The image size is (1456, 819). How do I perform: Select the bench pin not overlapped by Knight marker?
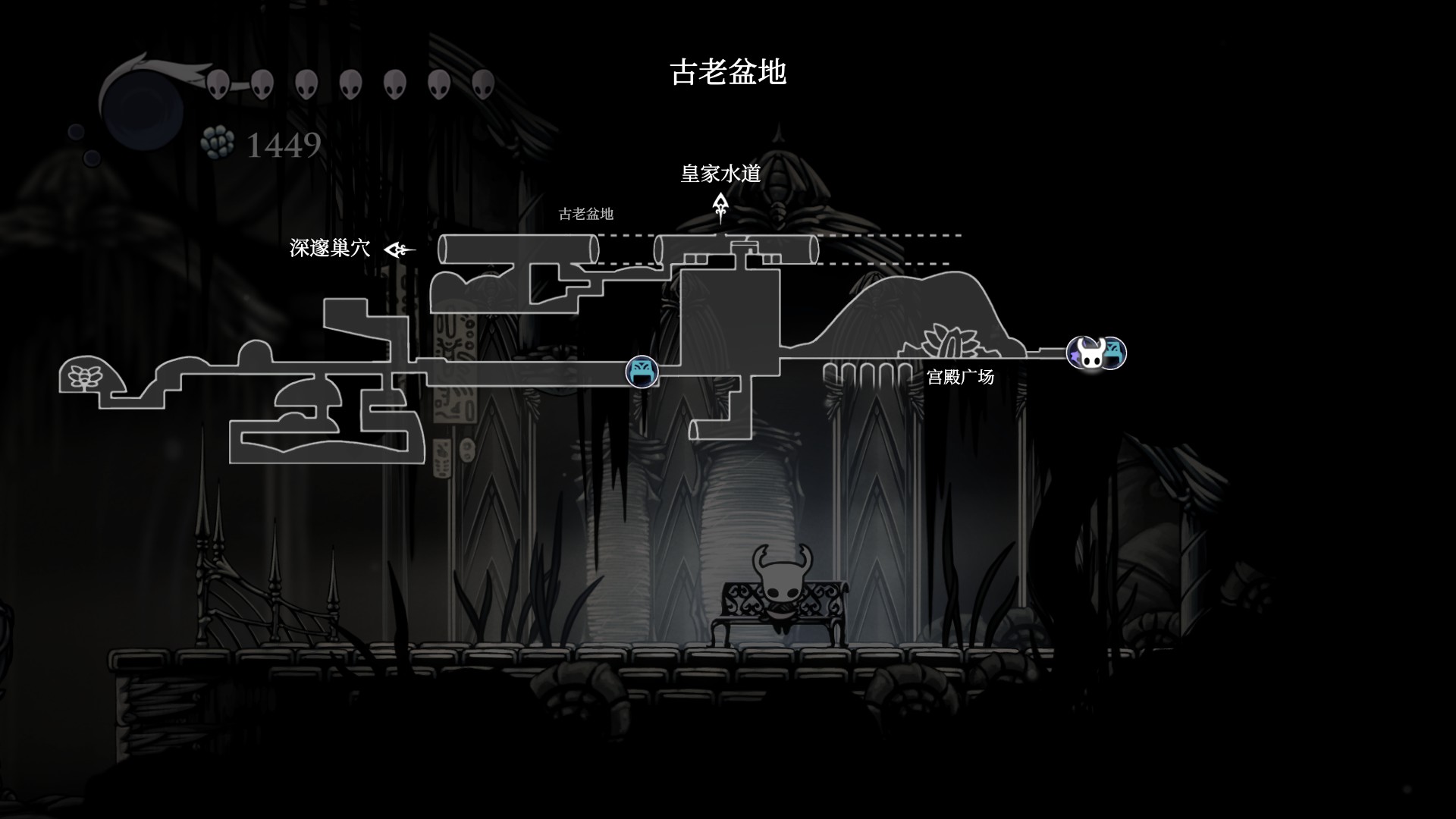pos(642,372)
